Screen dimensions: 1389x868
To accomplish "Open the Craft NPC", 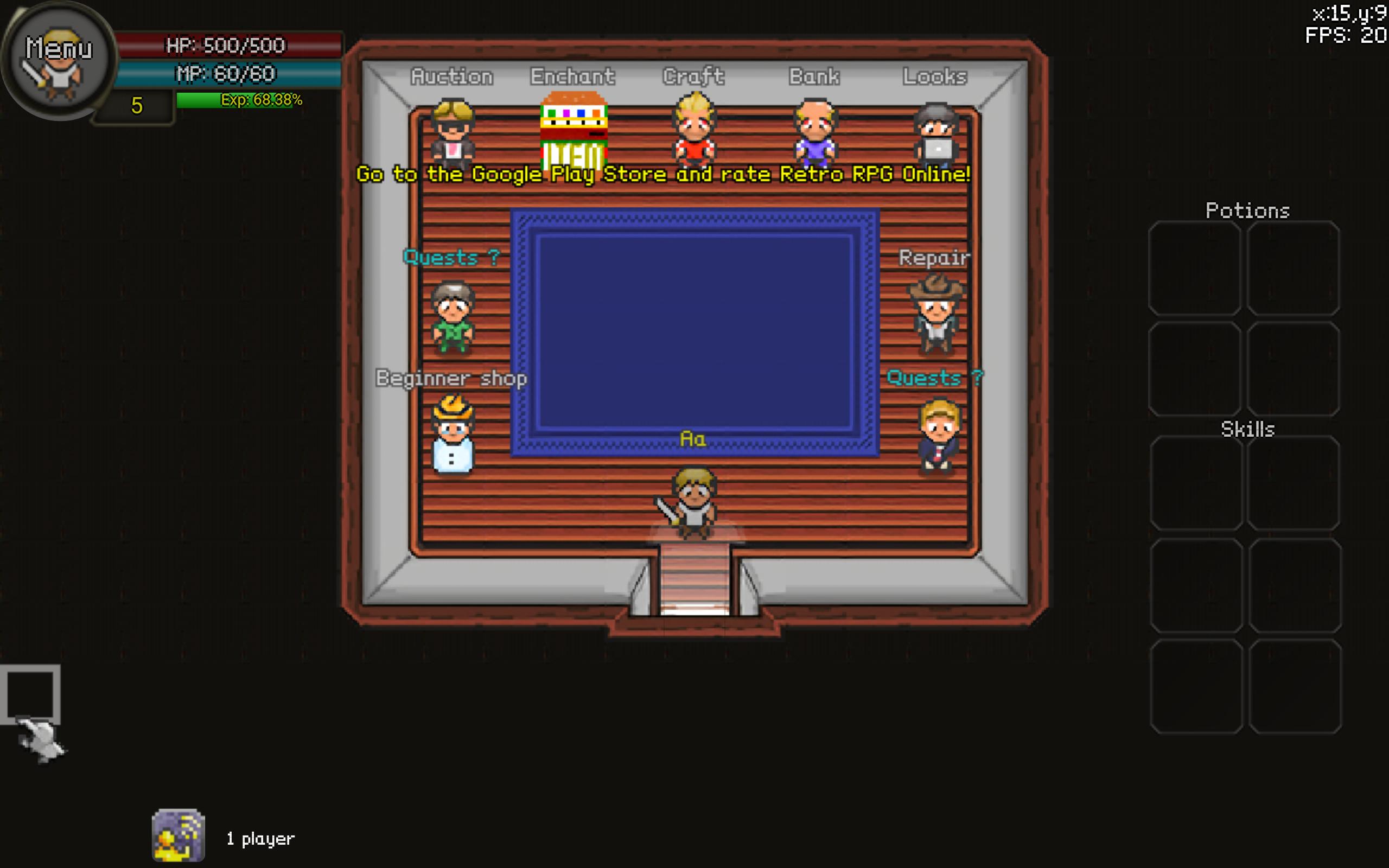I will (x=694, y=132).
